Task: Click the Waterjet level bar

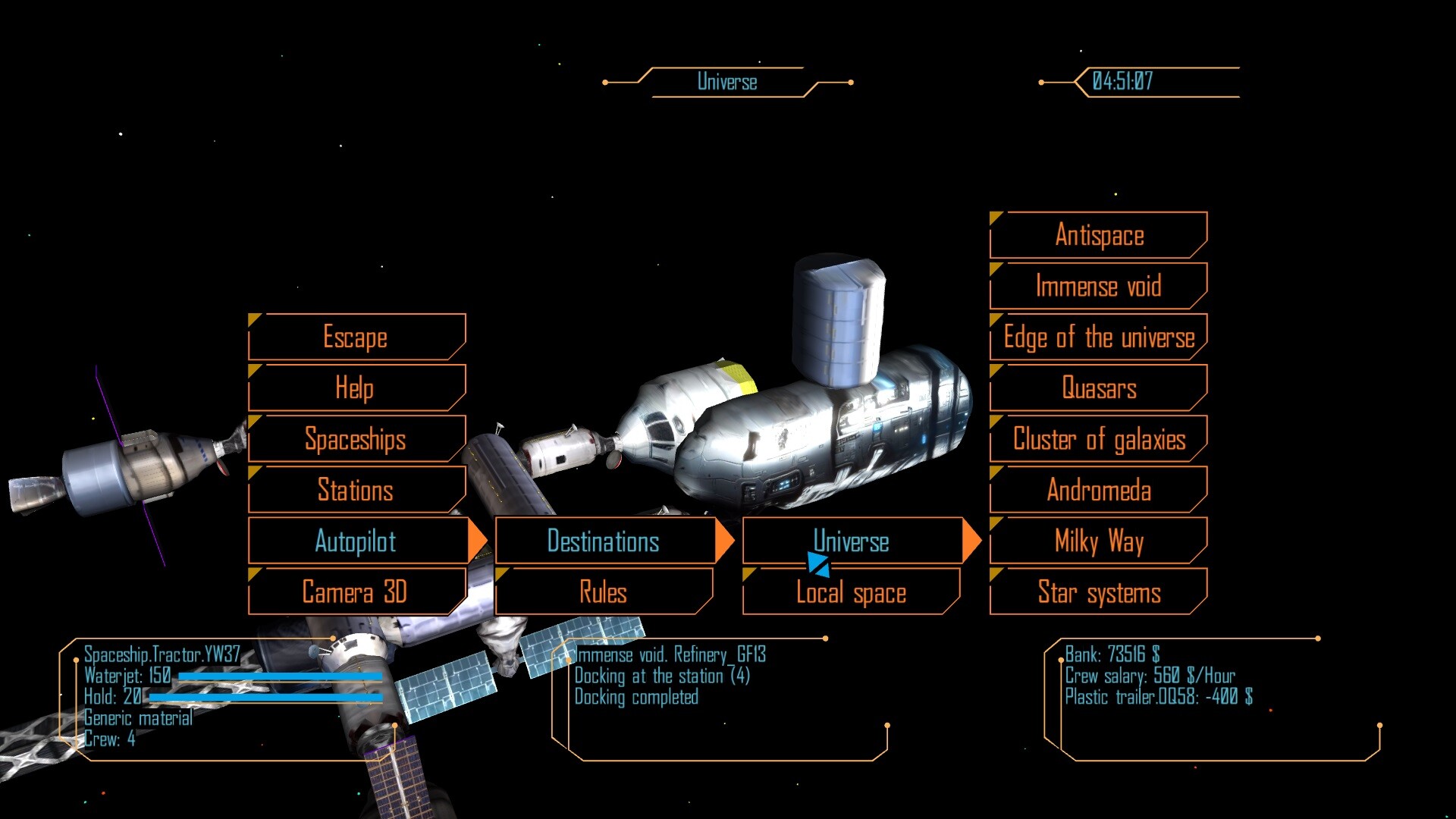Action: [x=281, y=677]
